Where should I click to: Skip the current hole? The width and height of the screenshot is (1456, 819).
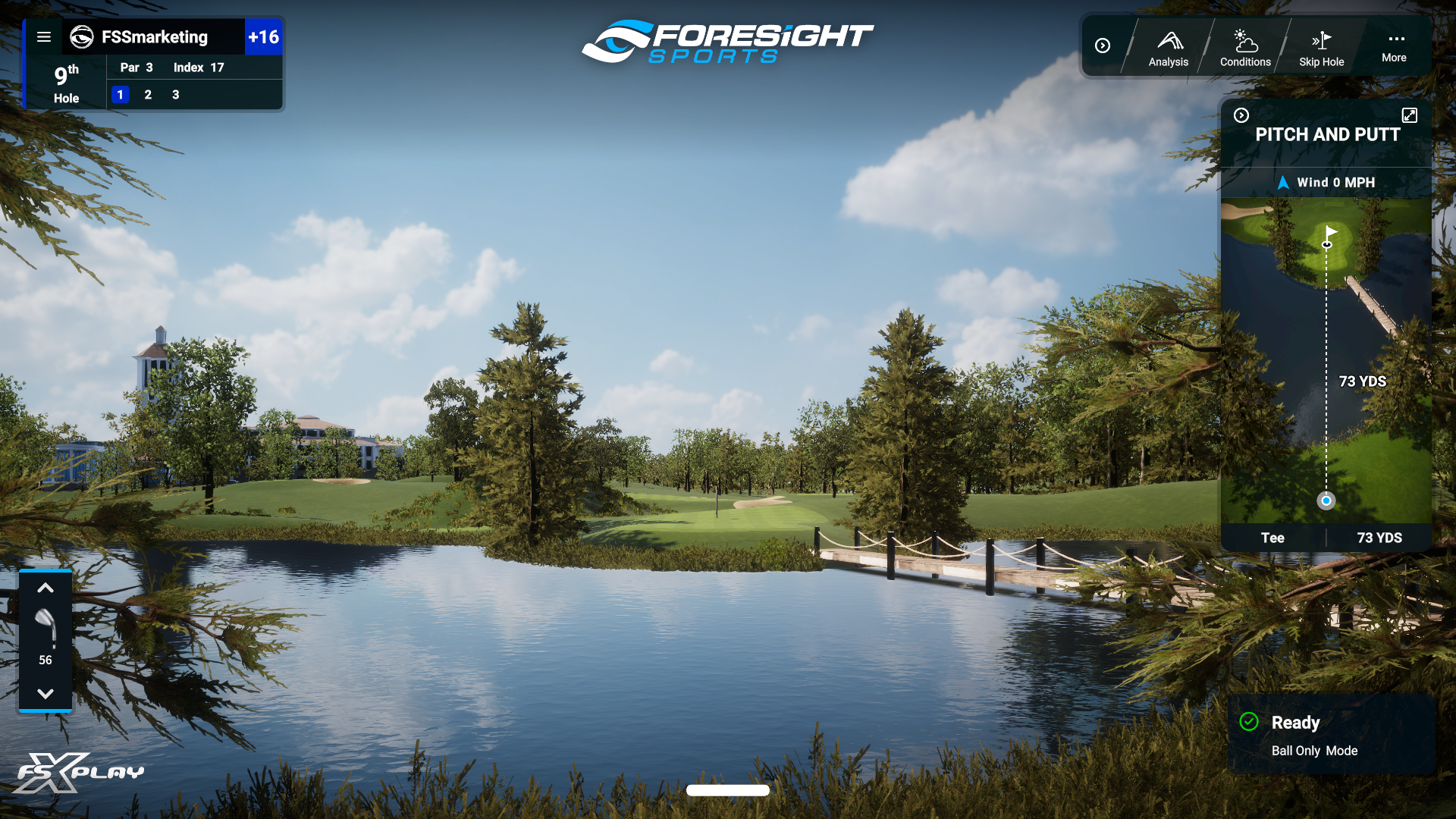pos(1321,48)
